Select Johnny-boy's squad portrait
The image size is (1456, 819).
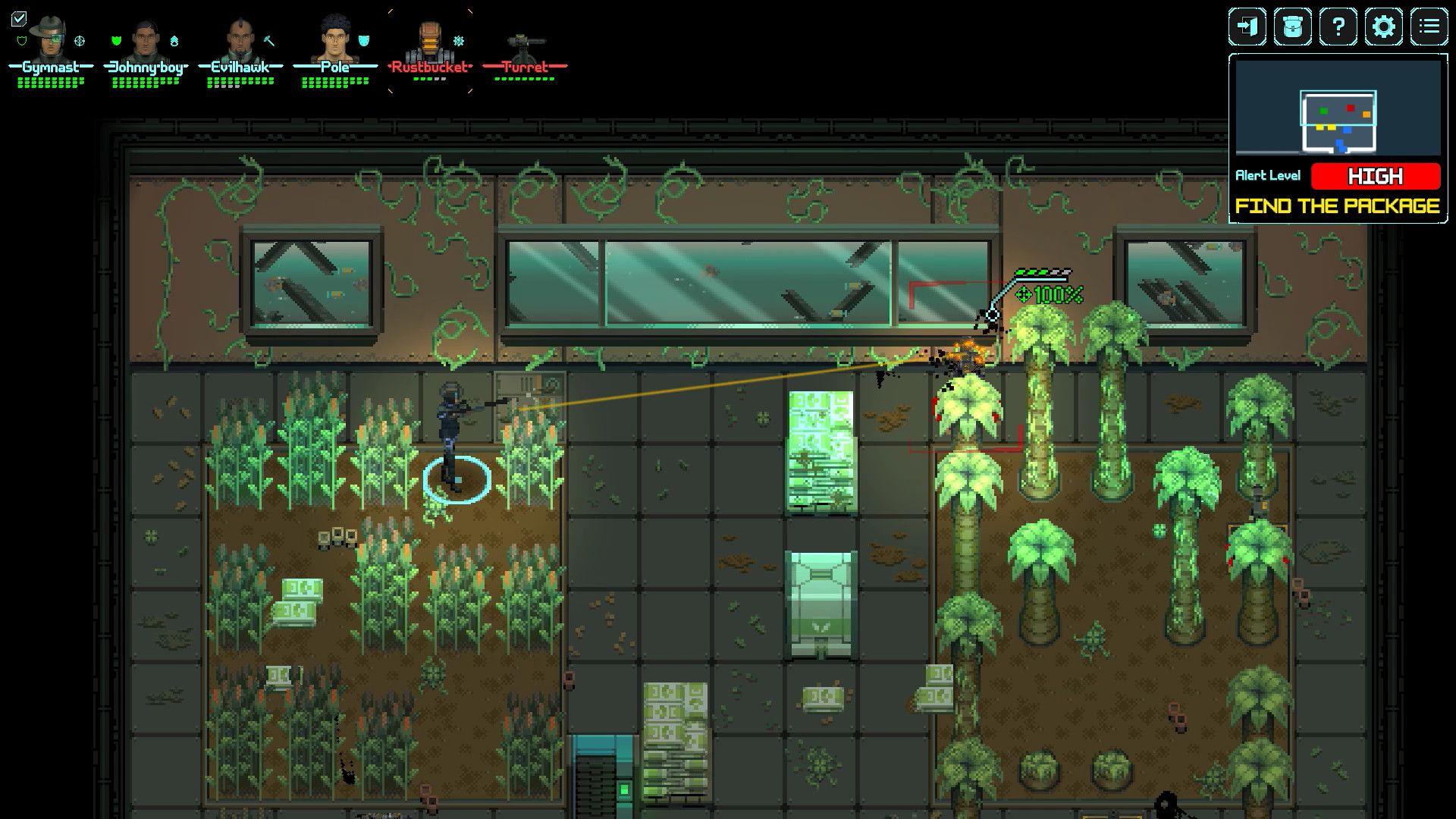tap(146, 39)
